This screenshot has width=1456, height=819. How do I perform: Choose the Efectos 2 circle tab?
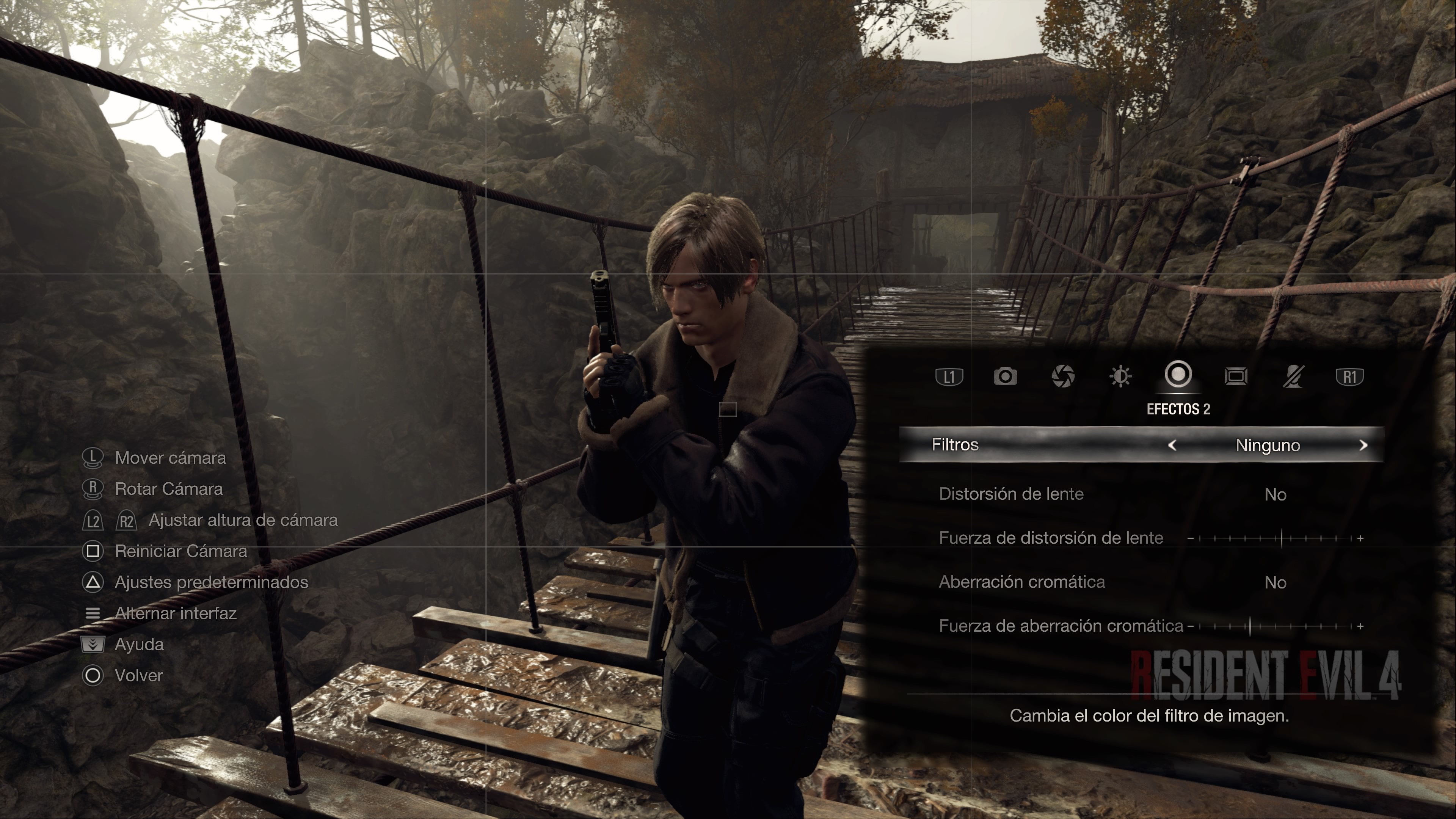(x=1178, y=375)
